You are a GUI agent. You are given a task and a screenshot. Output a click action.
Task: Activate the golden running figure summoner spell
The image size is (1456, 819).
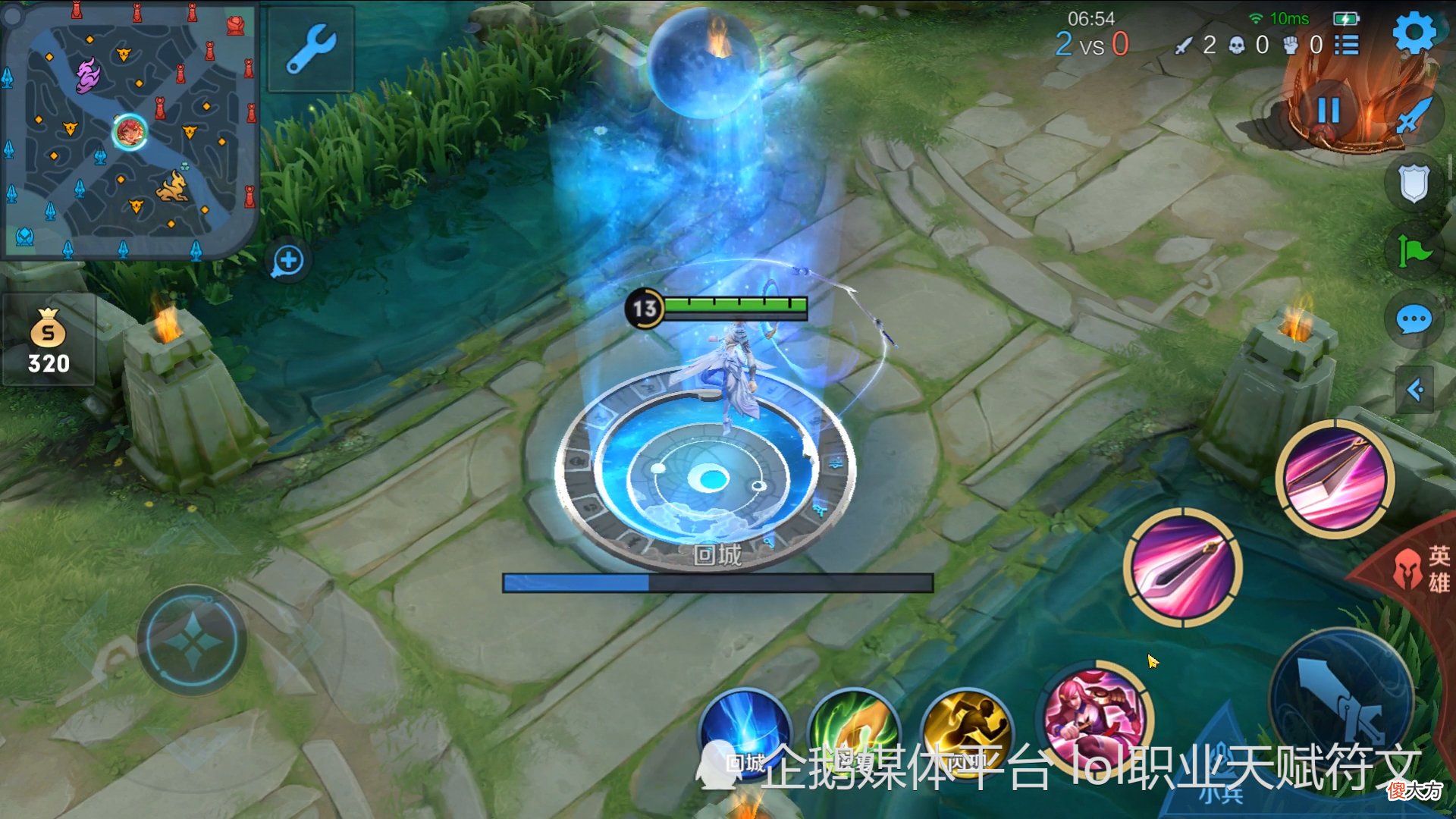coord(967,732)
